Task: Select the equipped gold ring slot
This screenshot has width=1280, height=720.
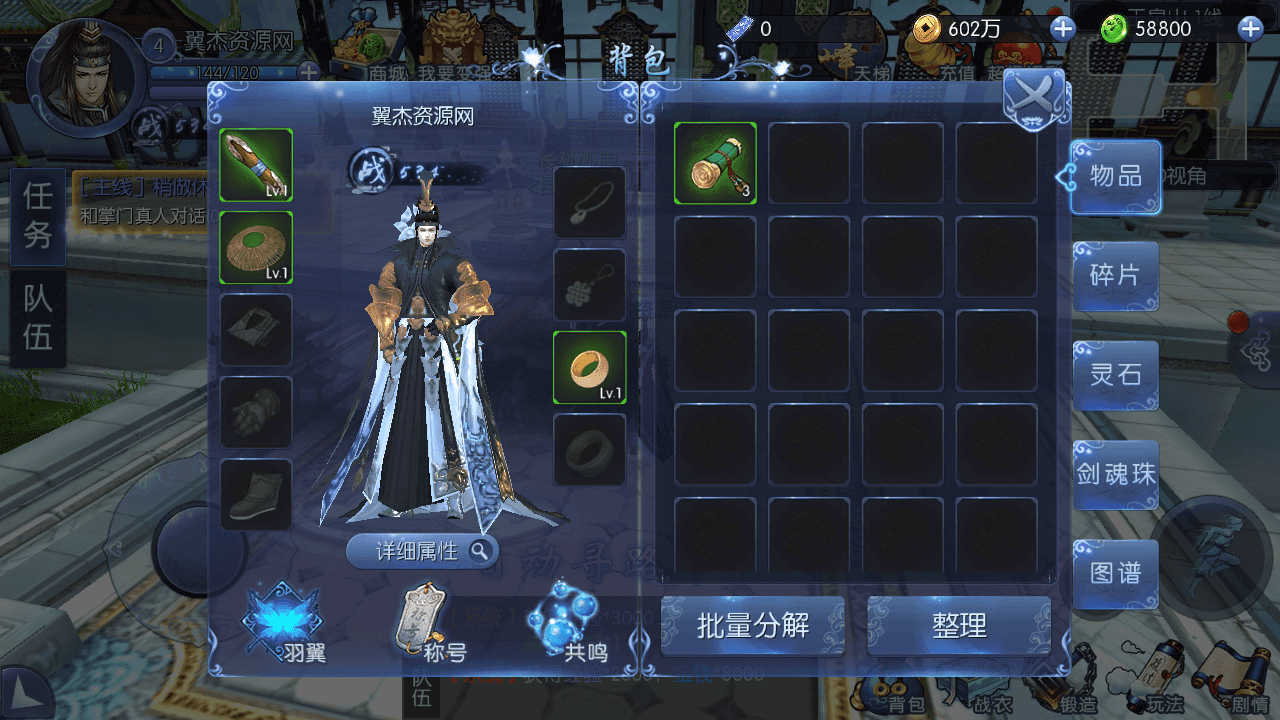Action: (x=590, y=367)
